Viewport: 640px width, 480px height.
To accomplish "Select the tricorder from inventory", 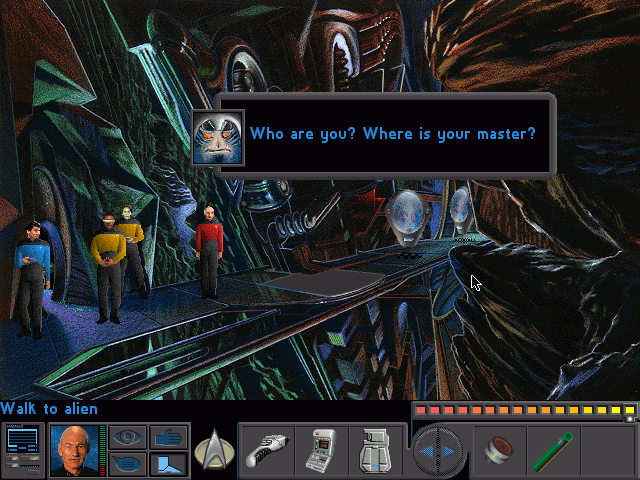I will pos(323,449).
